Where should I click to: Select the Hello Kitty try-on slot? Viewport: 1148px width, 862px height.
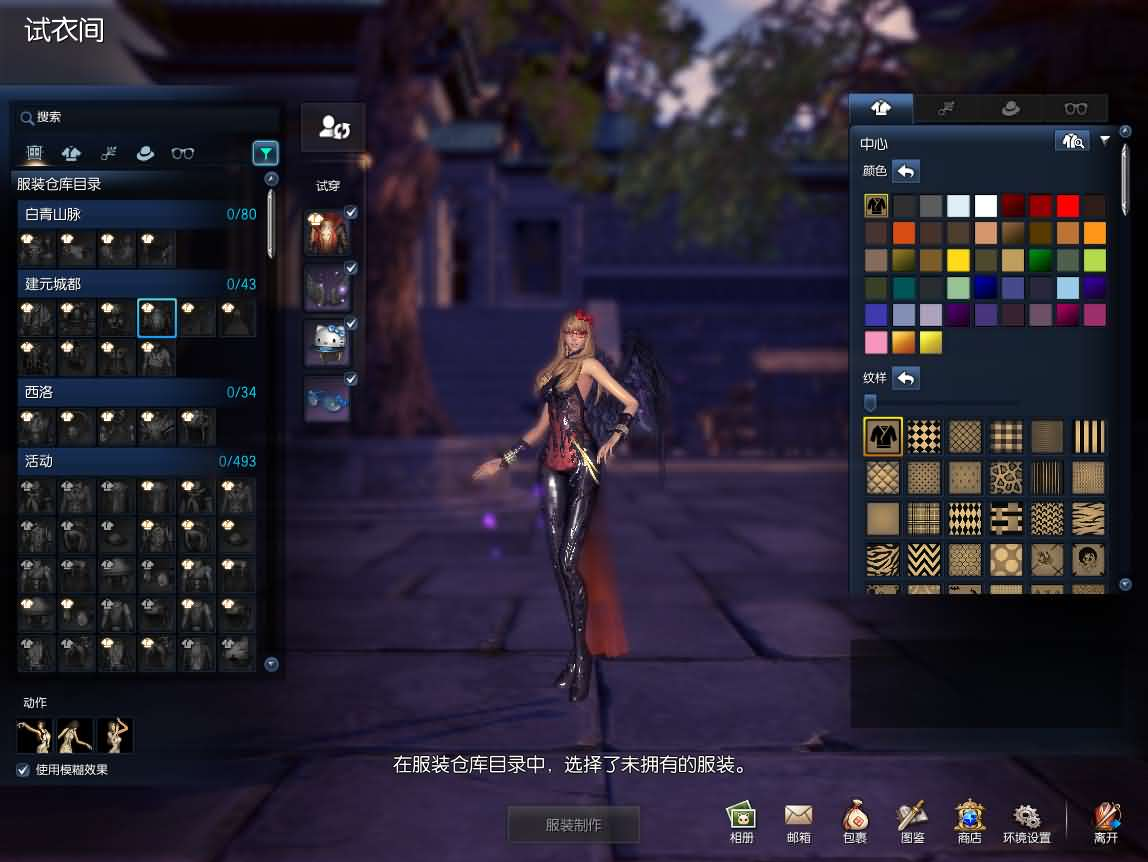[x=327, y=343]
